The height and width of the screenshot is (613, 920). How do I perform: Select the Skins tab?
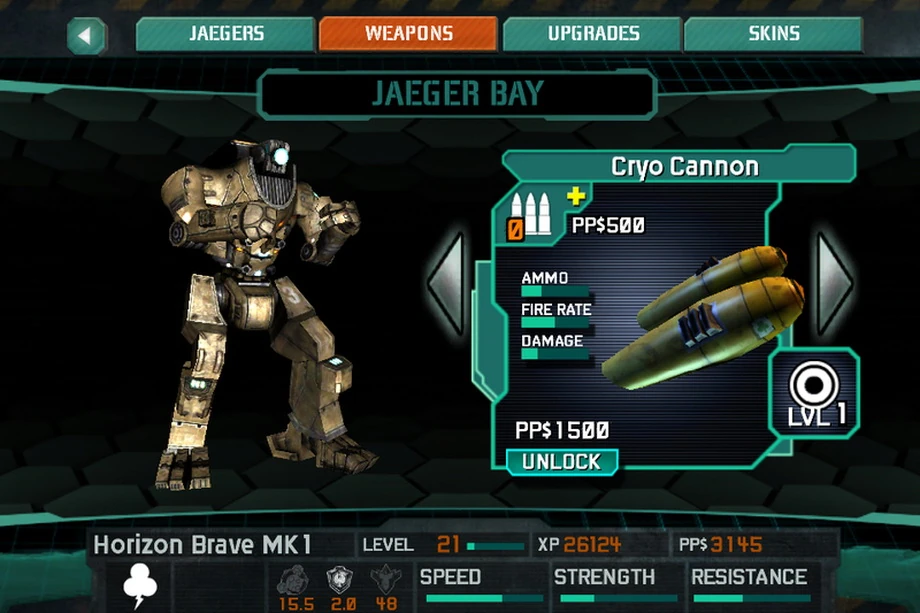773,34
